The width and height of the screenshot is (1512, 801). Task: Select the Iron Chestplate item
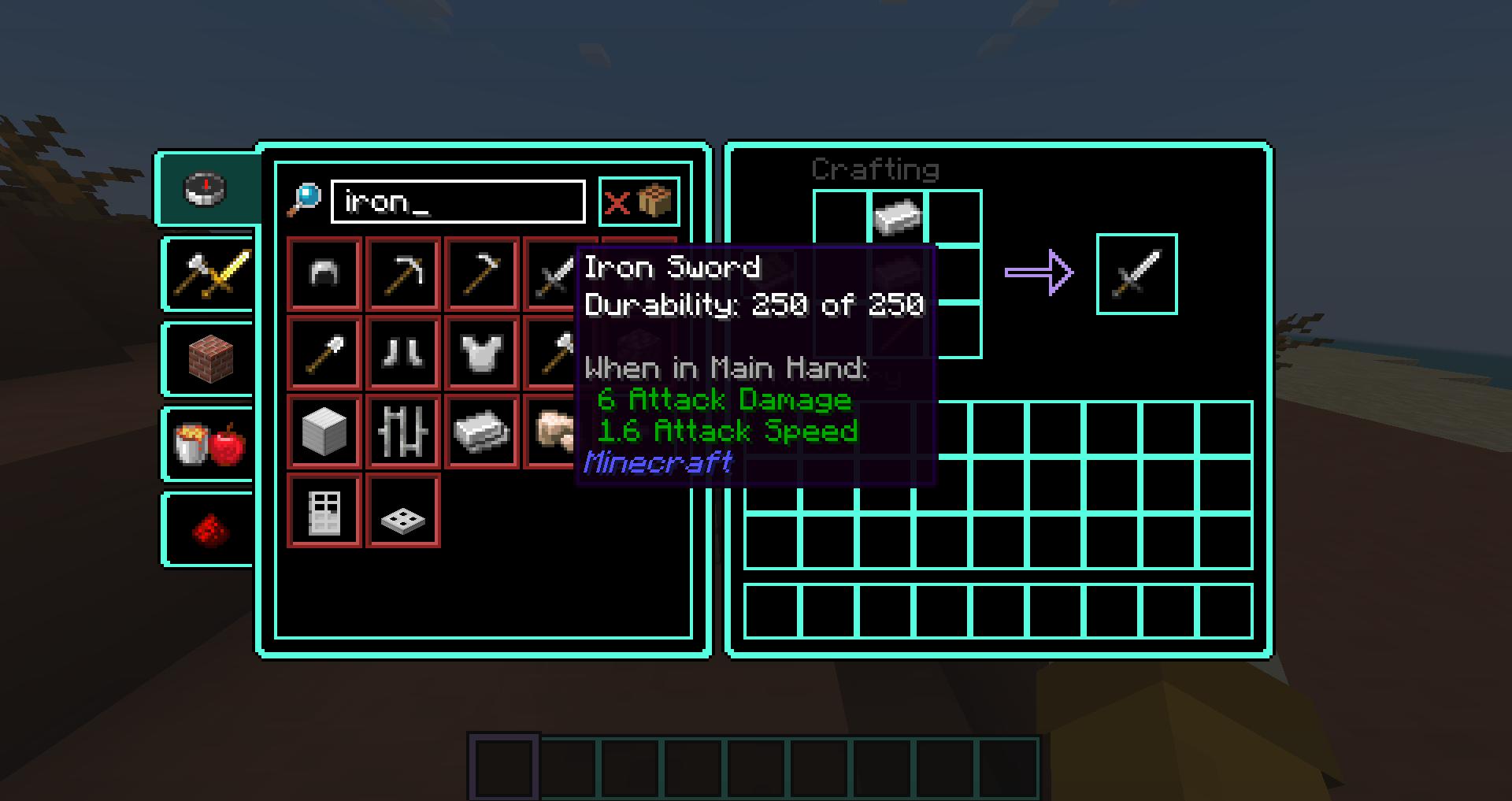pos(481,352)
